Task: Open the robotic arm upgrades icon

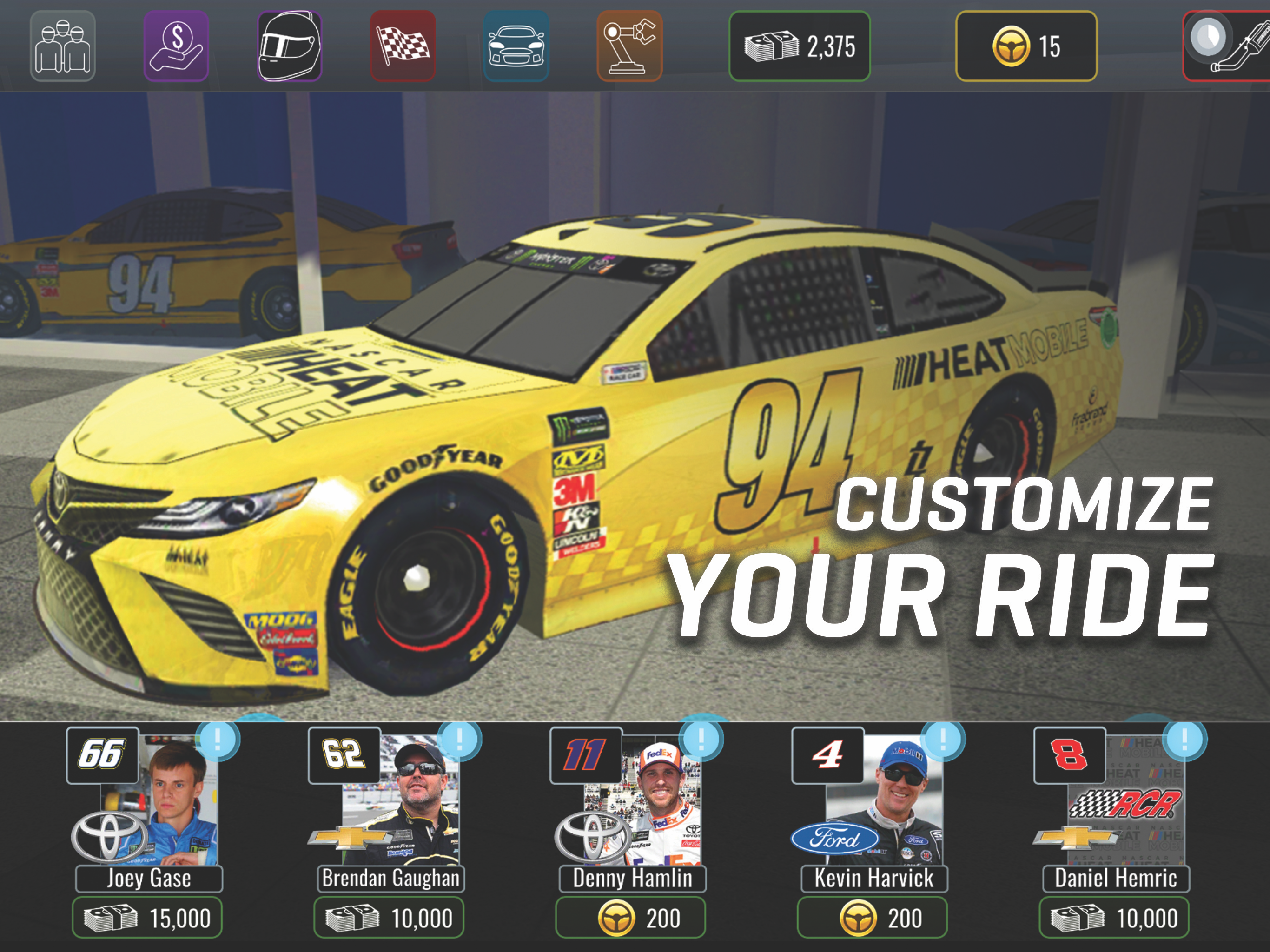Action: 630,46
